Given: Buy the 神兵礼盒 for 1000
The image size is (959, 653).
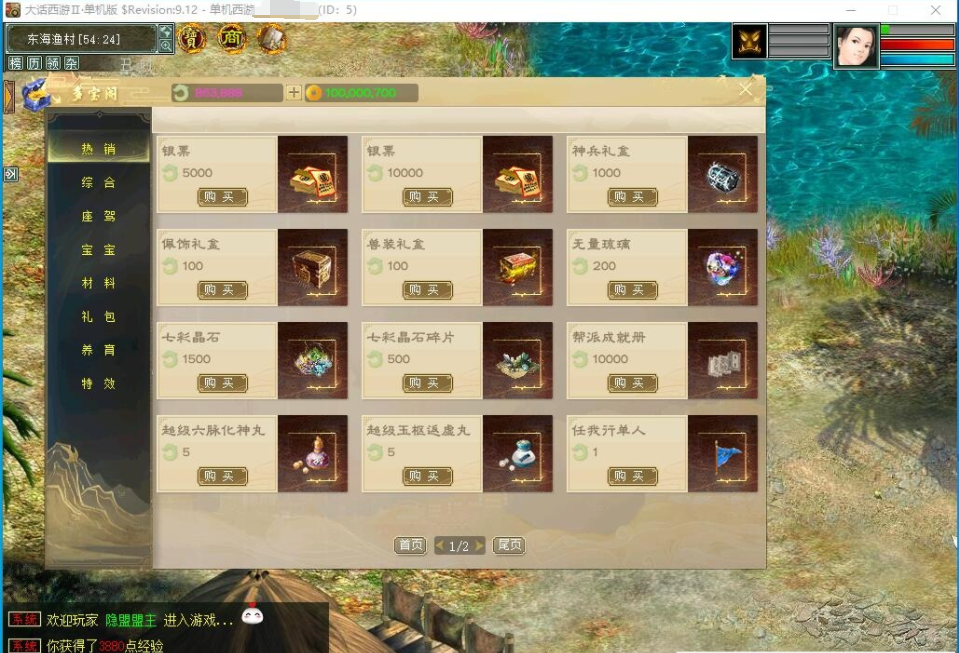Looking at the screenshot, I should (x=632, y=197).
